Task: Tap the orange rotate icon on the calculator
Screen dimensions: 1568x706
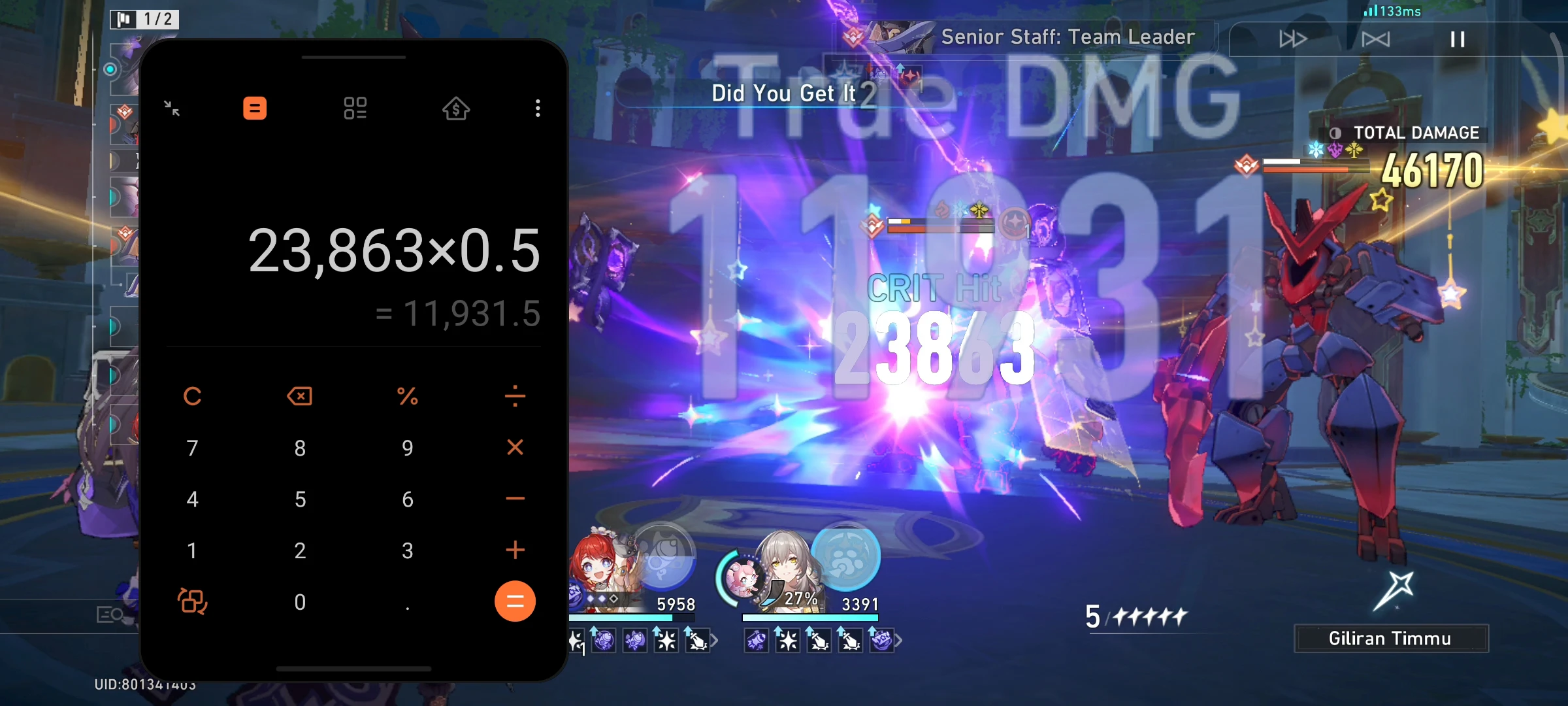Action: tap(192, 602)
